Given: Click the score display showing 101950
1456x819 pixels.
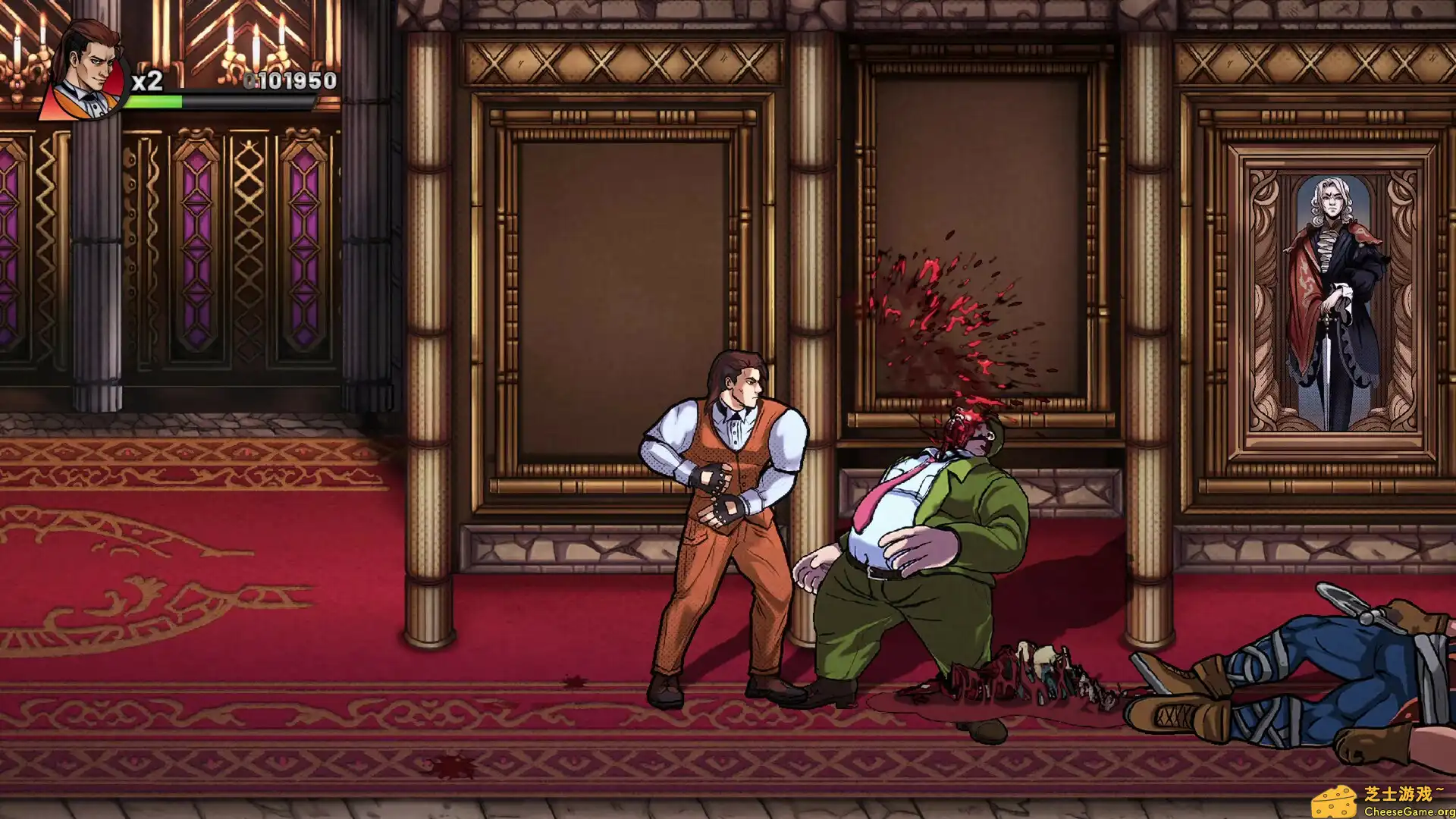Looking at the screenshot, I should tap(288, 78).
